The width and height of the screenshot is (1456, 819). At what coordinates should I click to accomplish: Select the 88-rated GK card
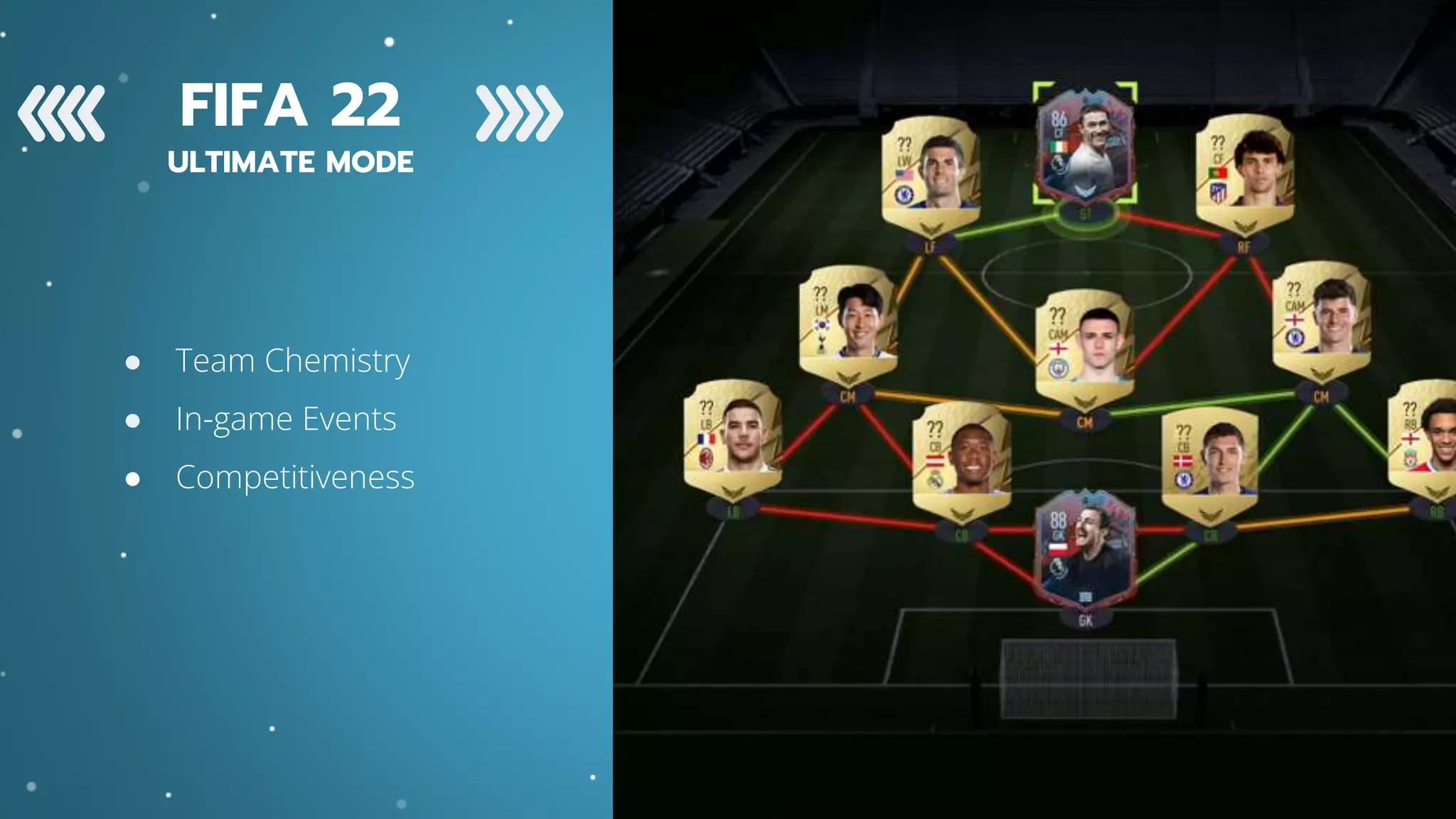click(x=1085, y=549)
